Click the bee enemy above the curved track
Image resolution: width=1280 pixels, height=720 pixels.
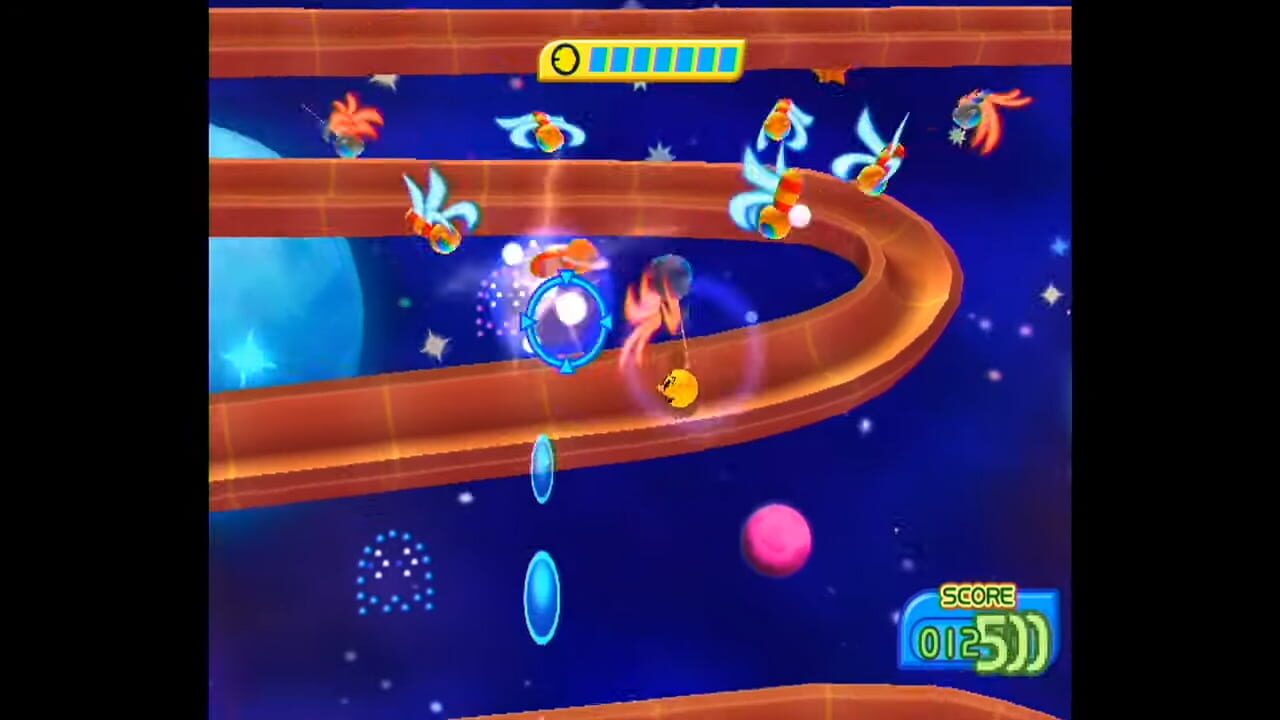(549, 135)
